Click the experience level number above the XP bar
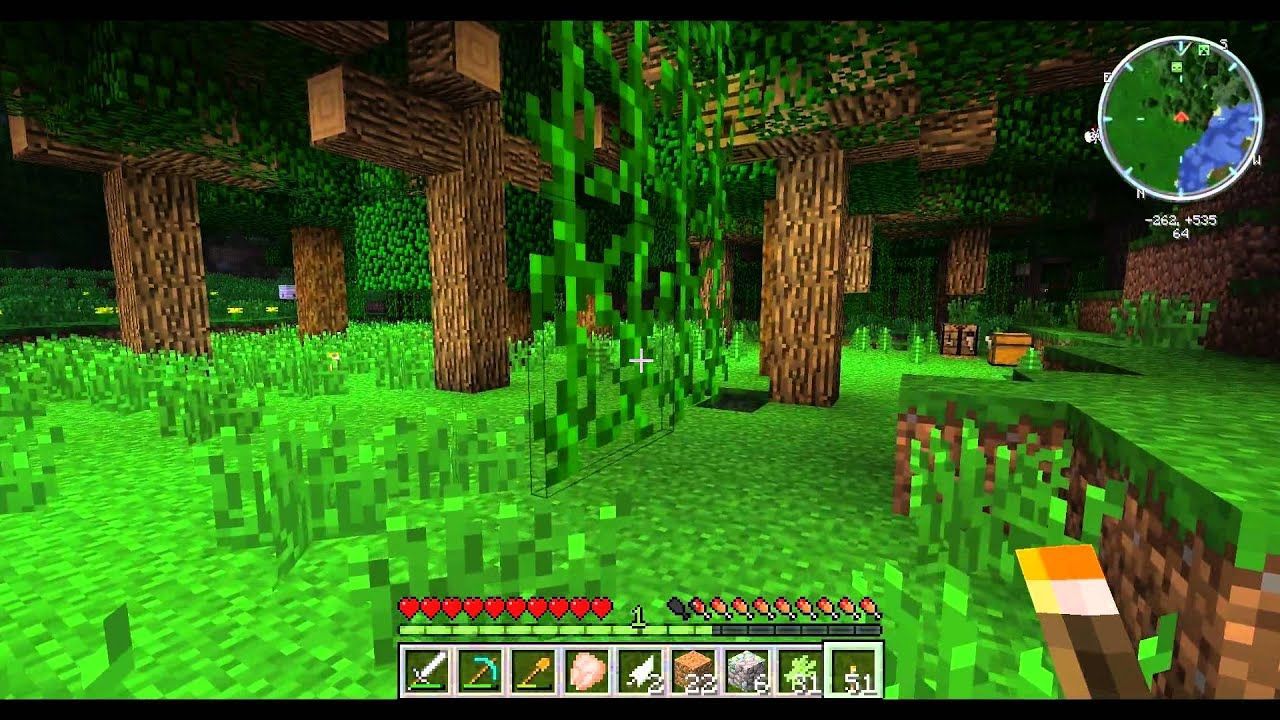 pyautogui.click(x=637, y=613)
